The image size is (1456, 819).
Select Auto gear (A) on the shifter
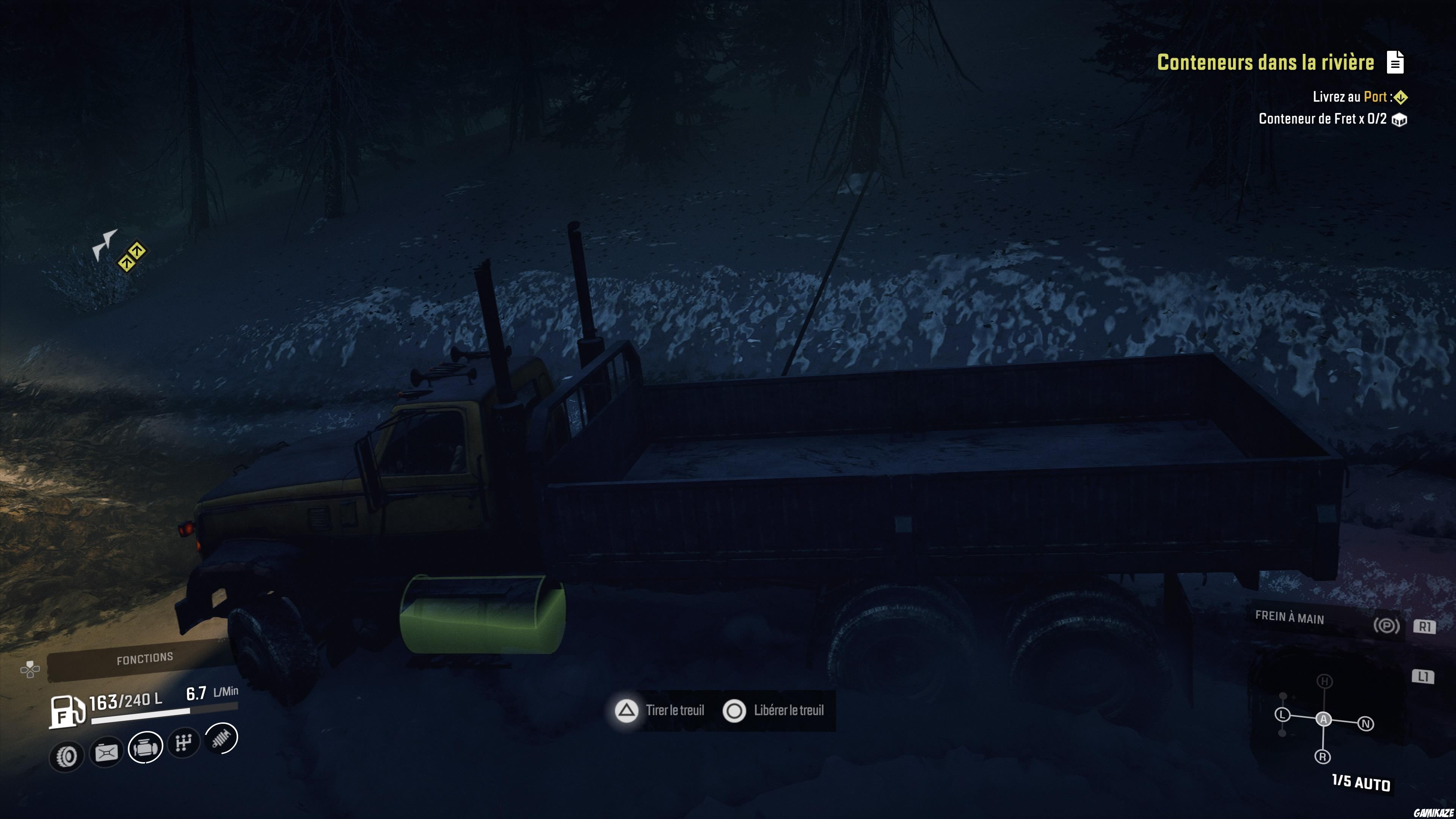pos(1323,719)
